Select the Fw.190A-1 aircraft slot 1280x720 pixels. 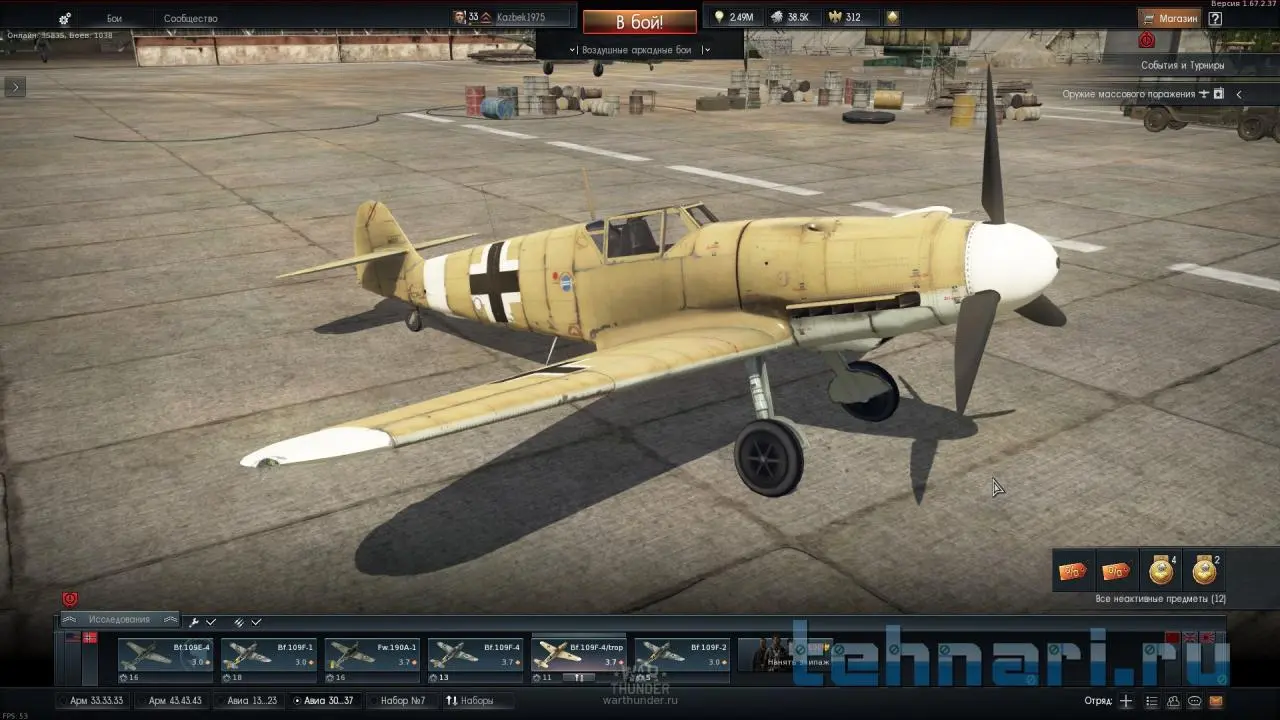[x=371, y=655]
